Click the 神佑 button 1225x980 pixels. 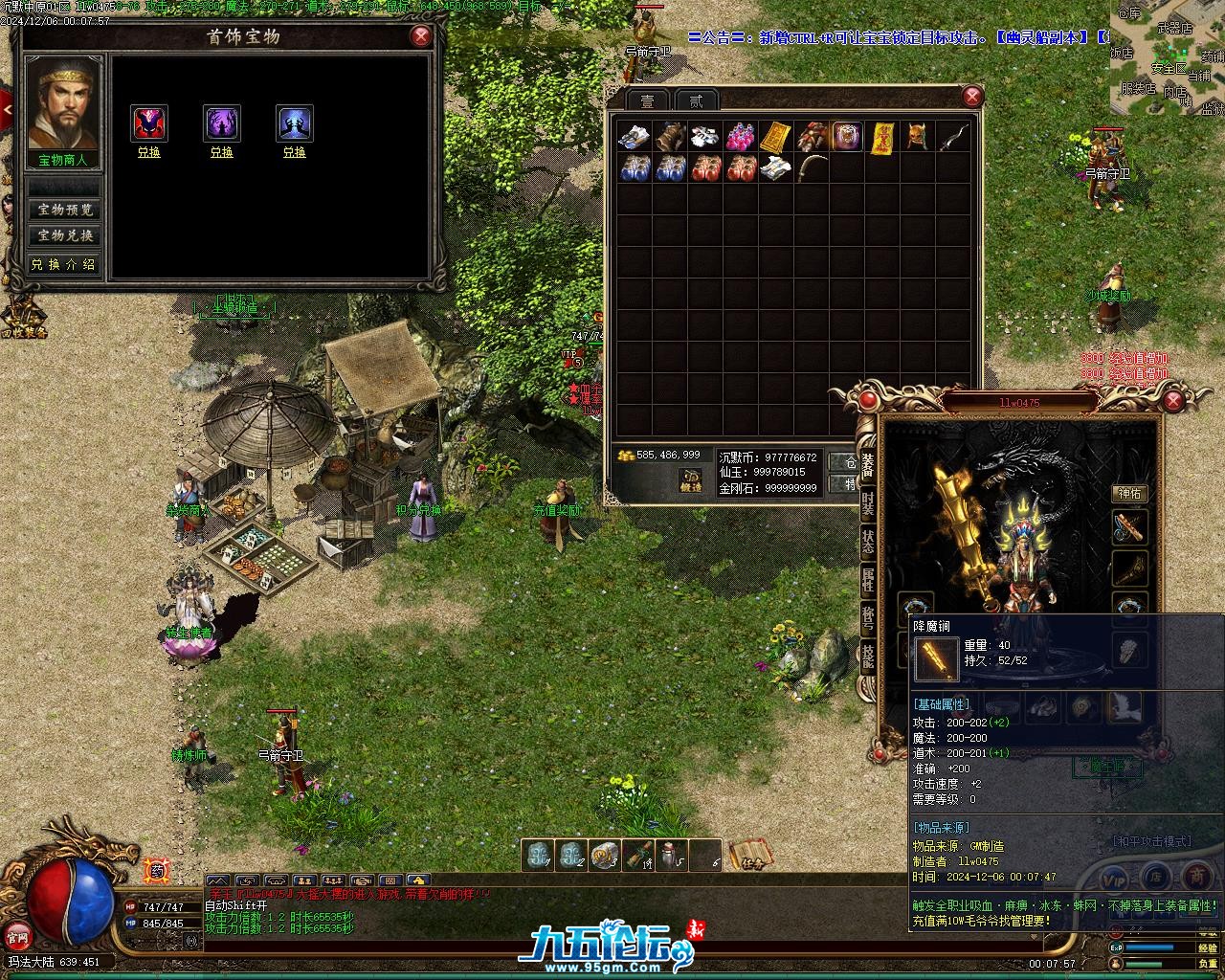pos(1130,494)
